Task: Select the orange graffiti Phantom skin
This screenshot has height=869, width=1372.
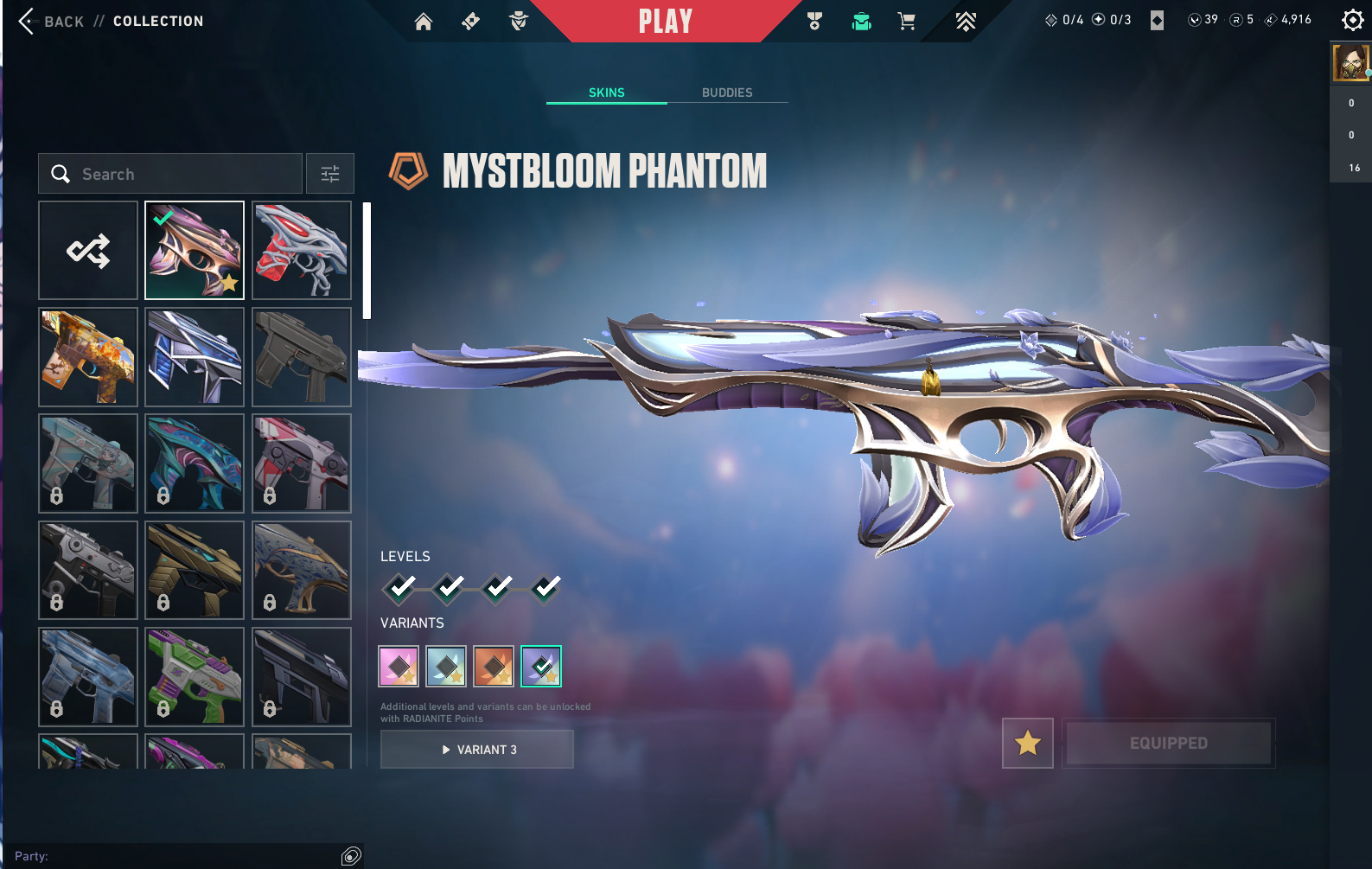Action: click(x=88, y=357)
